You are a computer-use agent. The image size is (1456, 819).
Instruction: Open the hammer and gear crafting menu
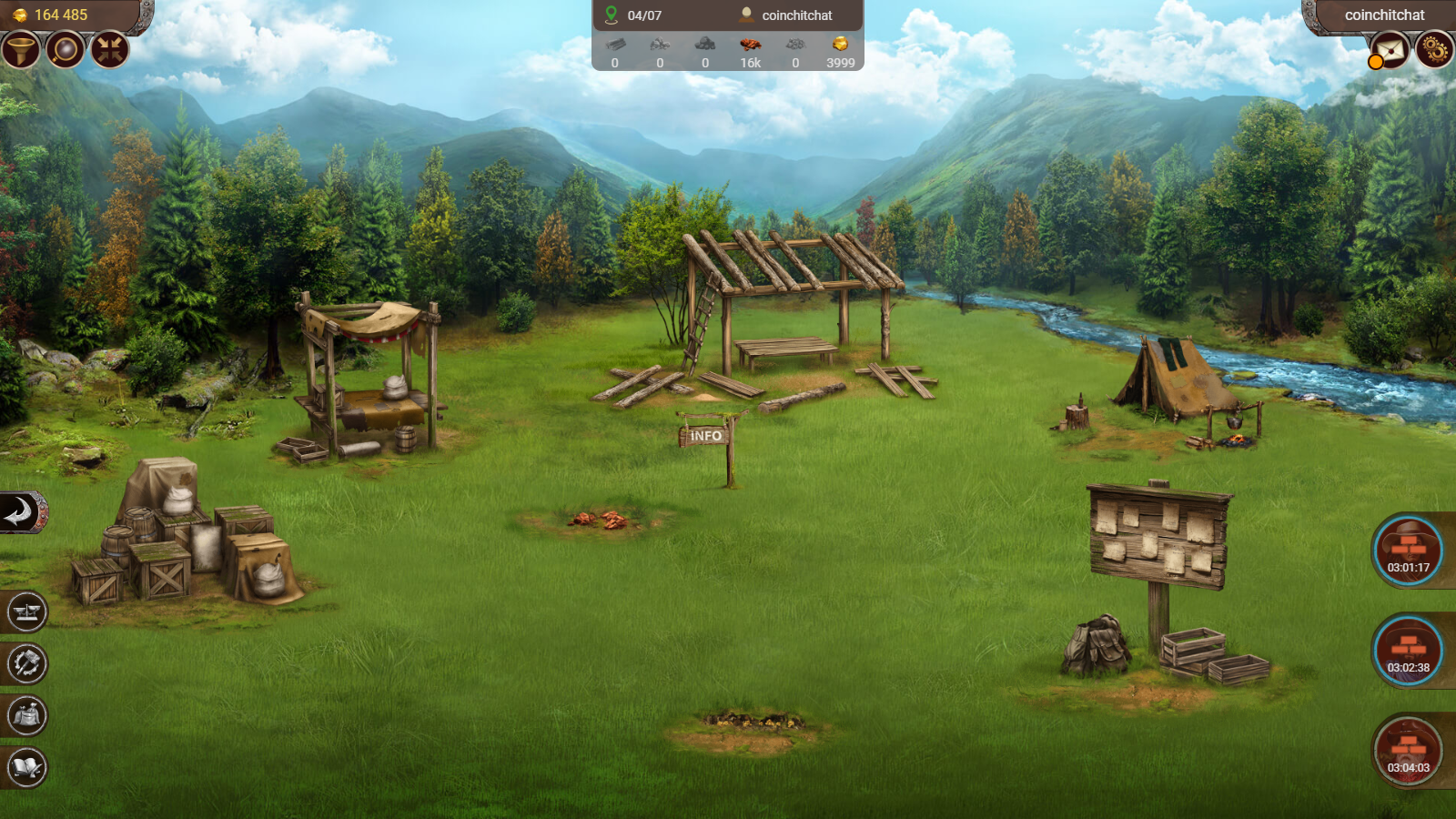[x=26, y=663]
